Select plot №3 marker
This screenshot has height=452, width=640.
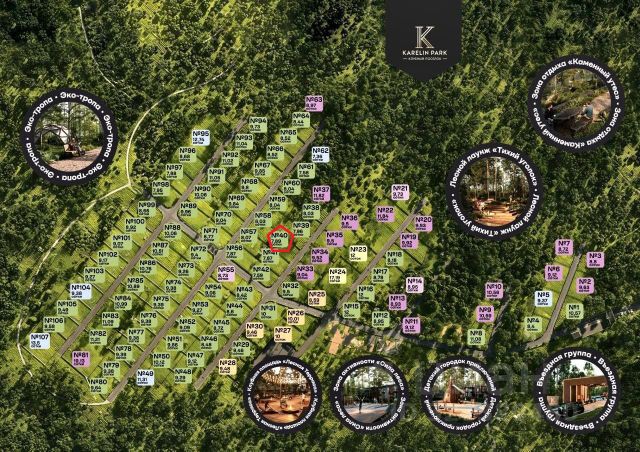pos(595,260)
